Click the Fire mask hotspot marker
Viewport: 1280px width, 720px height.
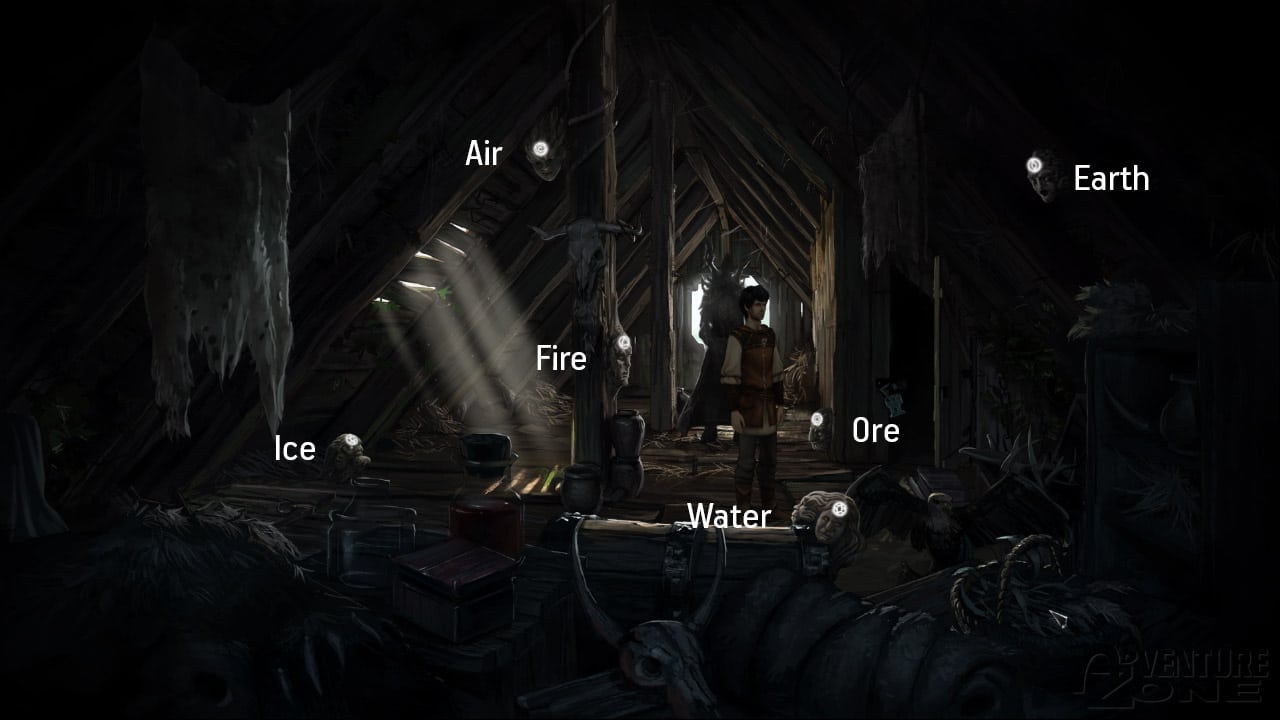pos(623,343)
